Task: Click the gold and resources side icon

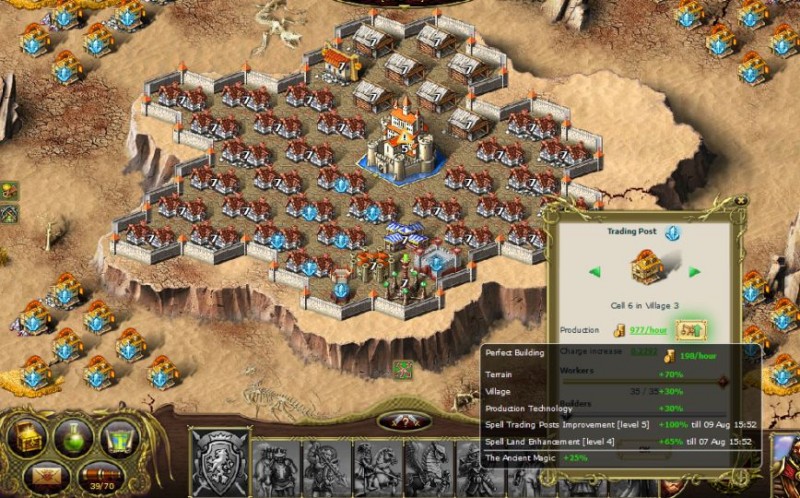Action: click(9, 191)
